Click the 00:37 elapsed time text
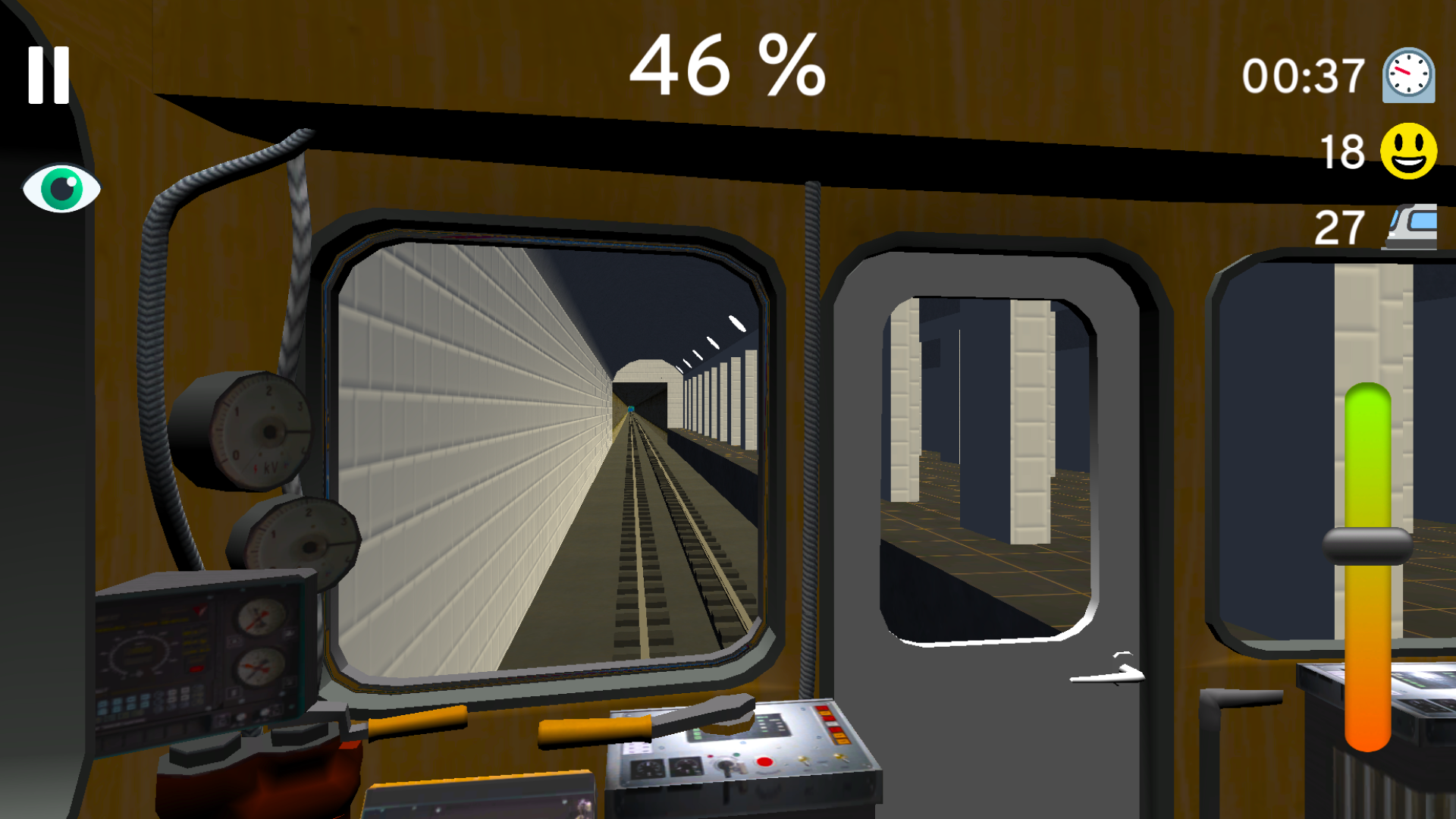Image resolution: width=1456 pixels, height=819 pixels. click(1301, 74)
